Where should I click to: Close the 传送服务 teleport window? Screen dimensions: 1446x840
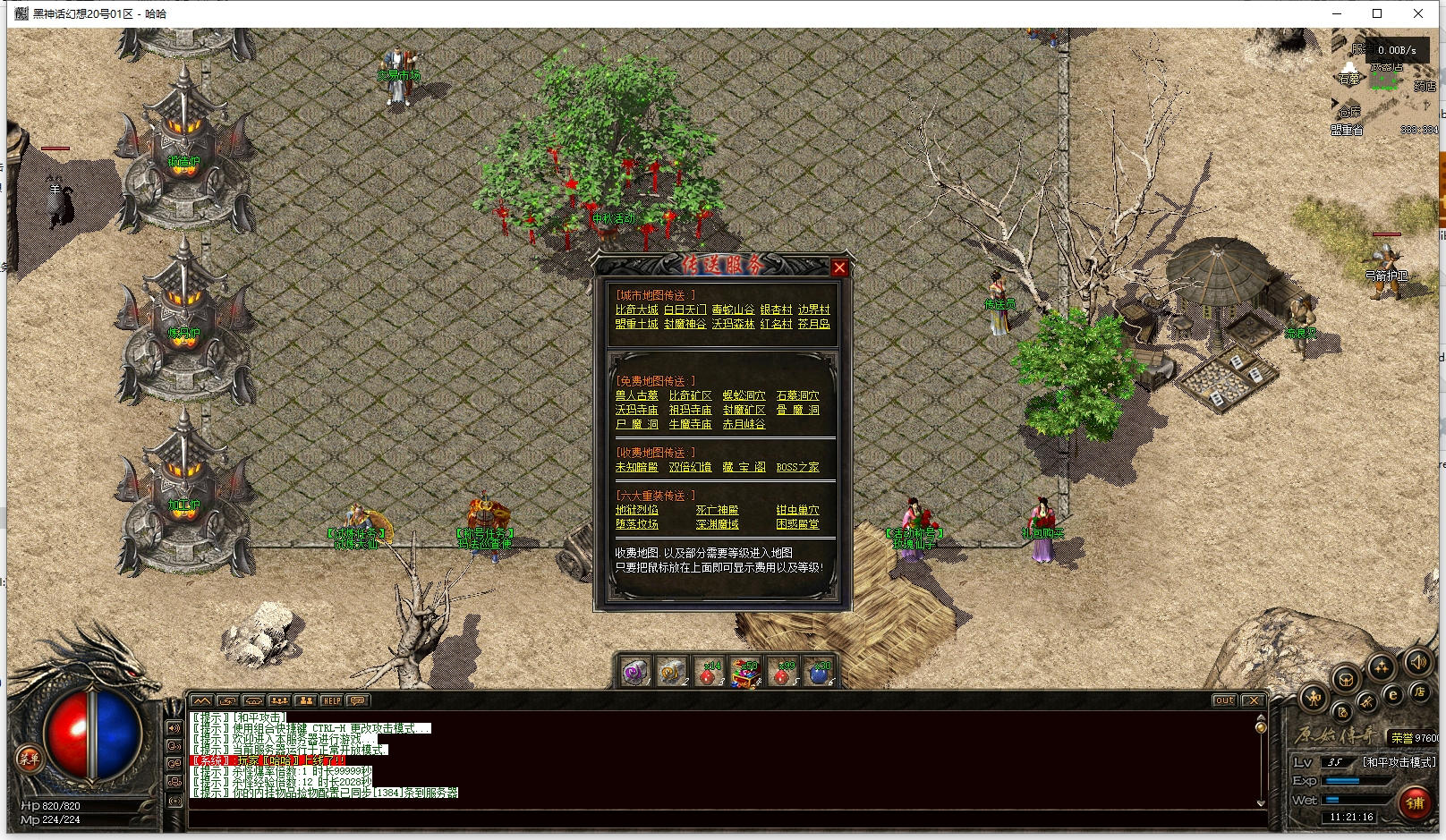point(838,267)
